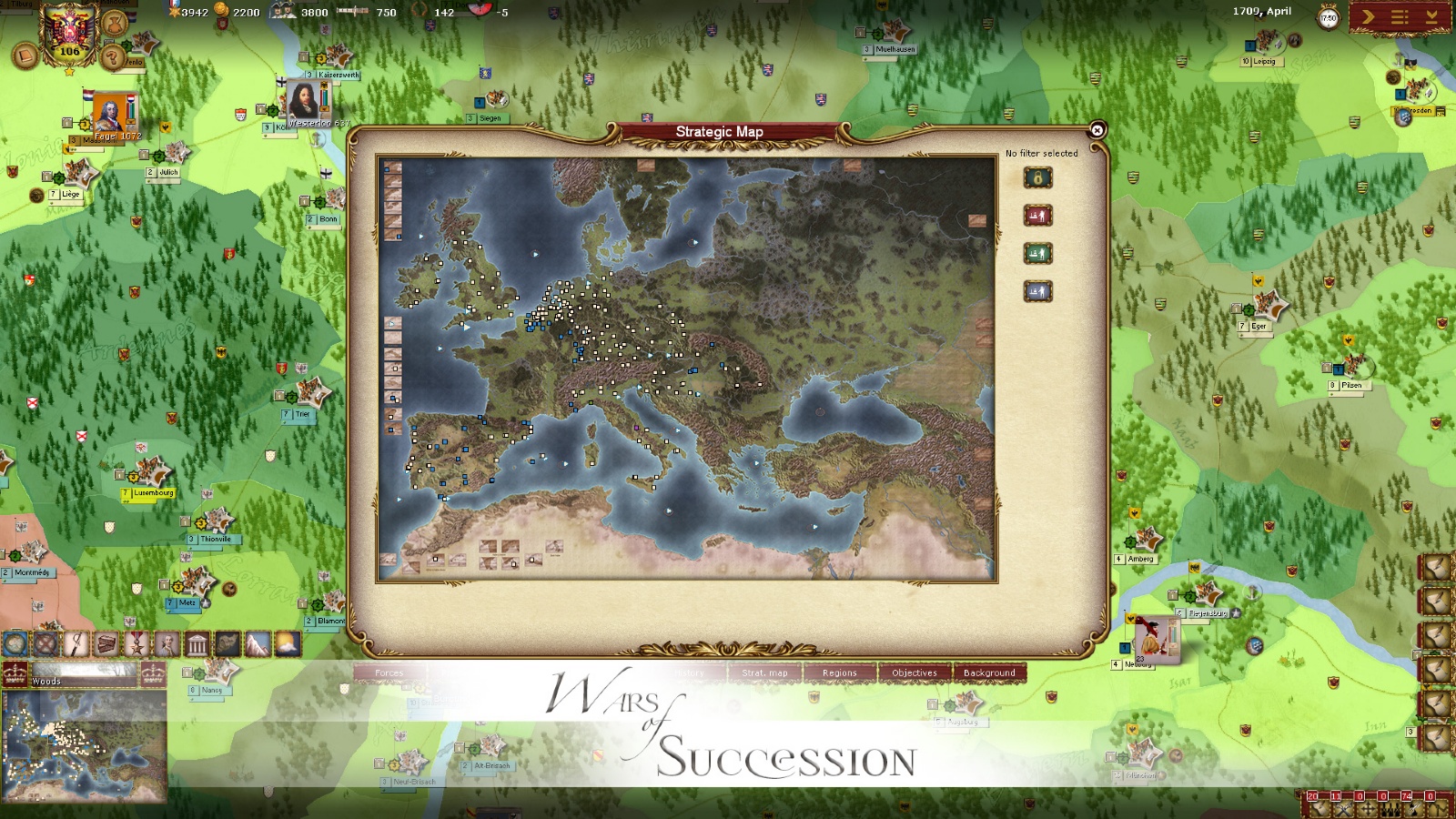Open the main menu list button
The image size is (1456, 819).
tap(1400, 16)
